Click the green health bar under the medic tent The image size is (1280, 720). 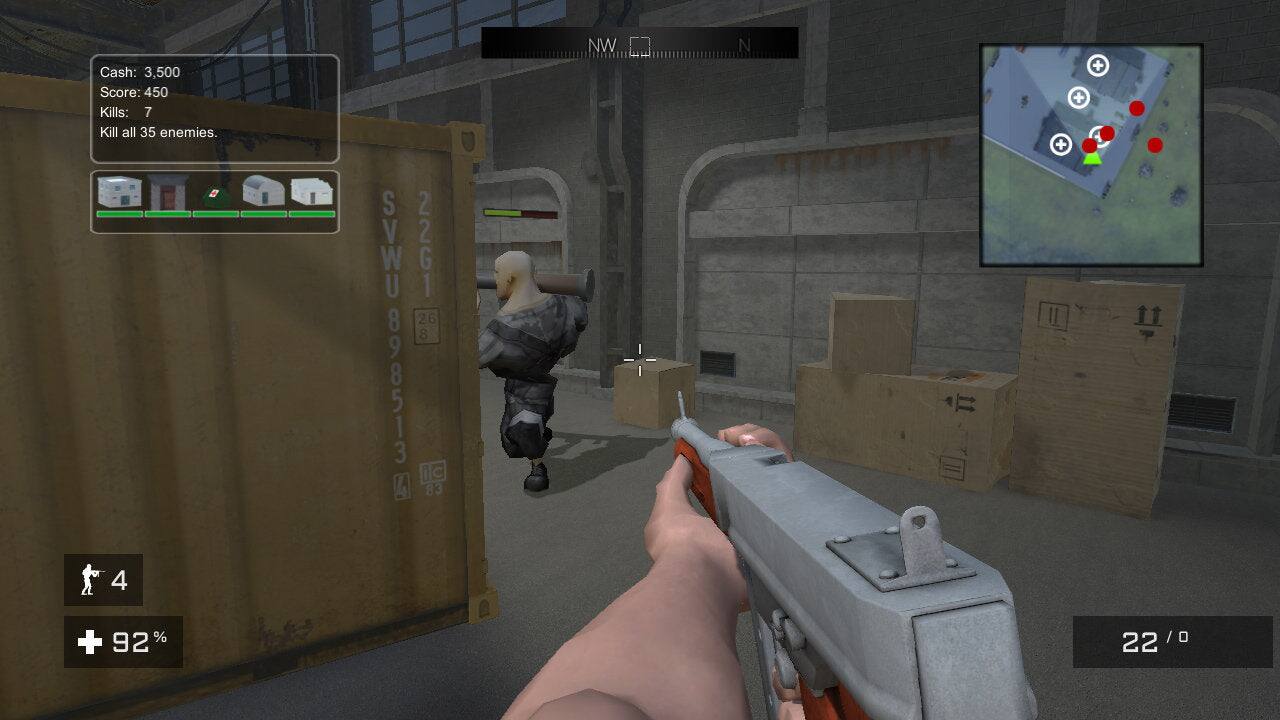pos(213,214)
